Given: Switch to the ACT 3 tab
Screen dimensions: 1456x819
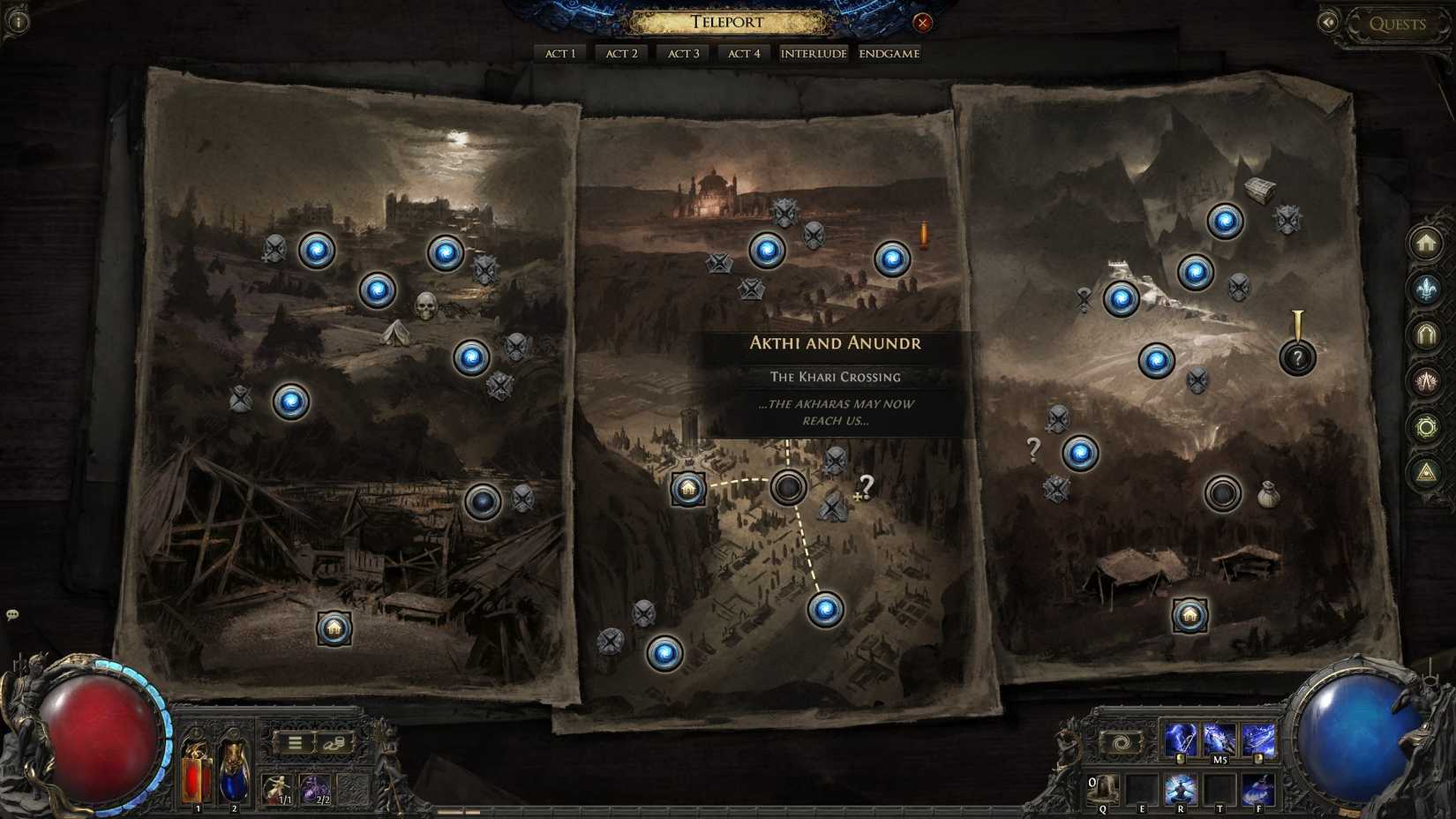Looking at the screenshot, I should point(682,53).
